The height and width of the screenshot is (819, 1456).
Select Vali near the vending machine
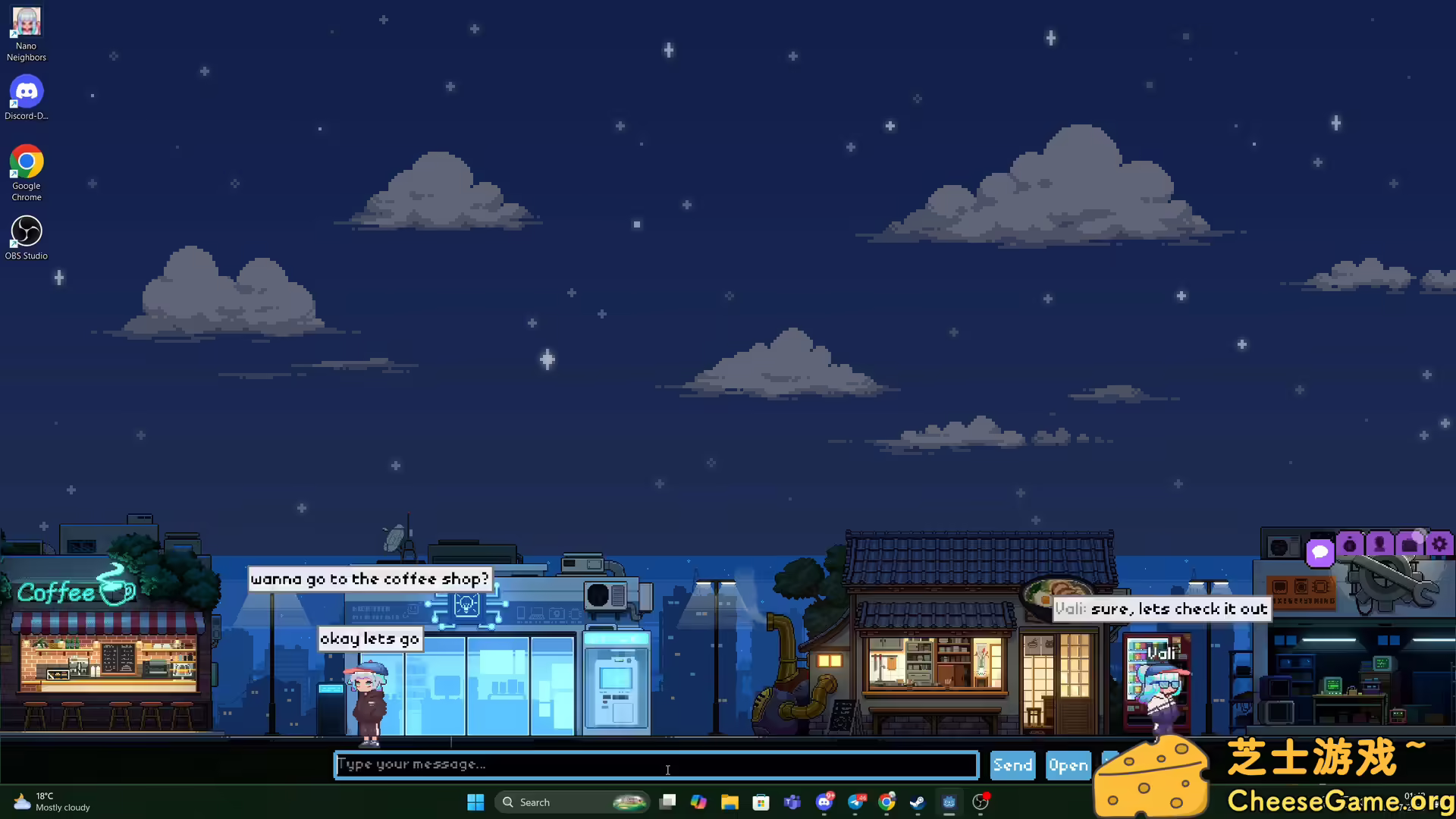pos(1160,682)
